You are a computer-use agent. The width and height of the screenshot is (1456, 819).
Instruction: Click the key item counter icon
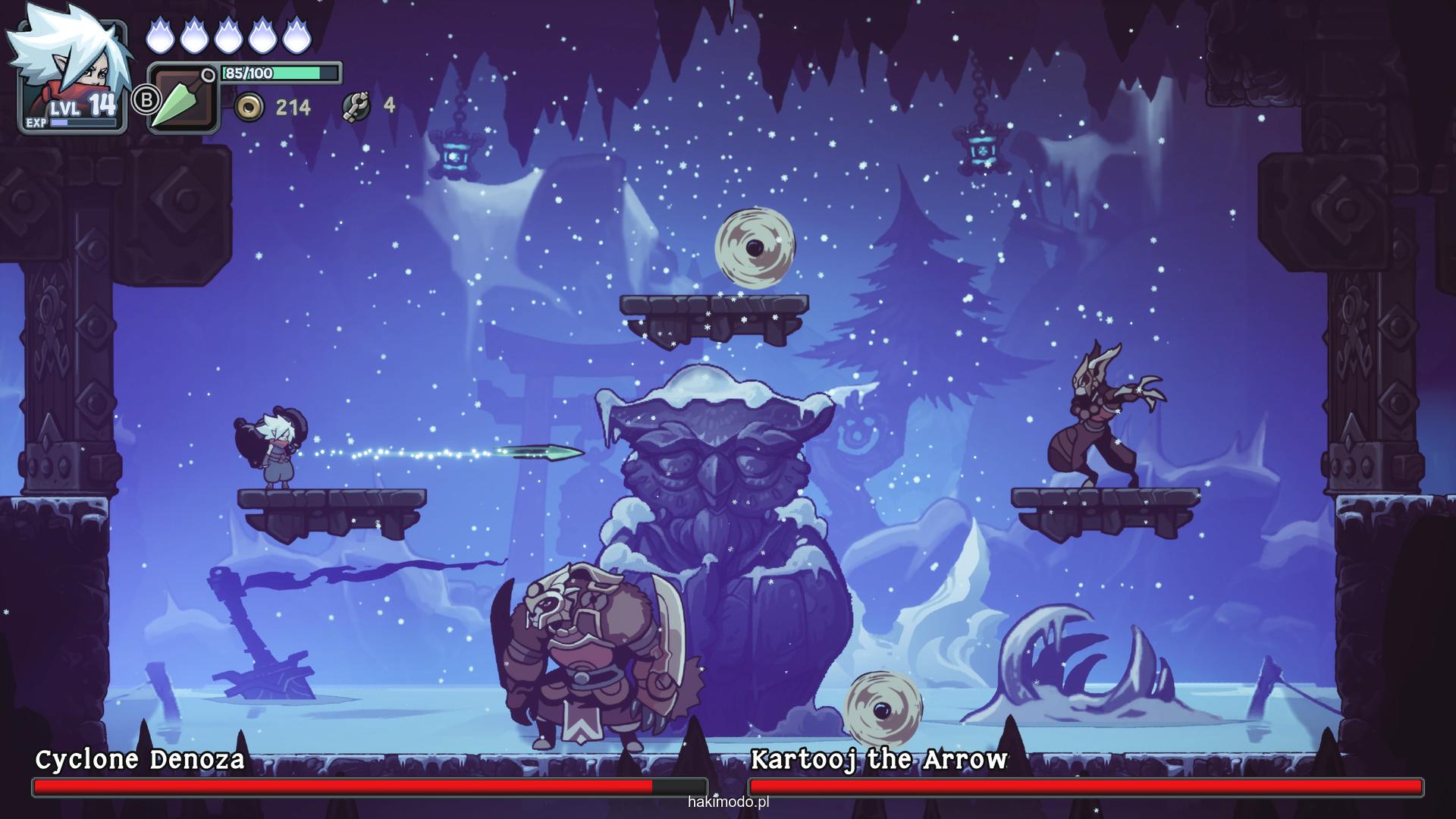coord(356,107)
